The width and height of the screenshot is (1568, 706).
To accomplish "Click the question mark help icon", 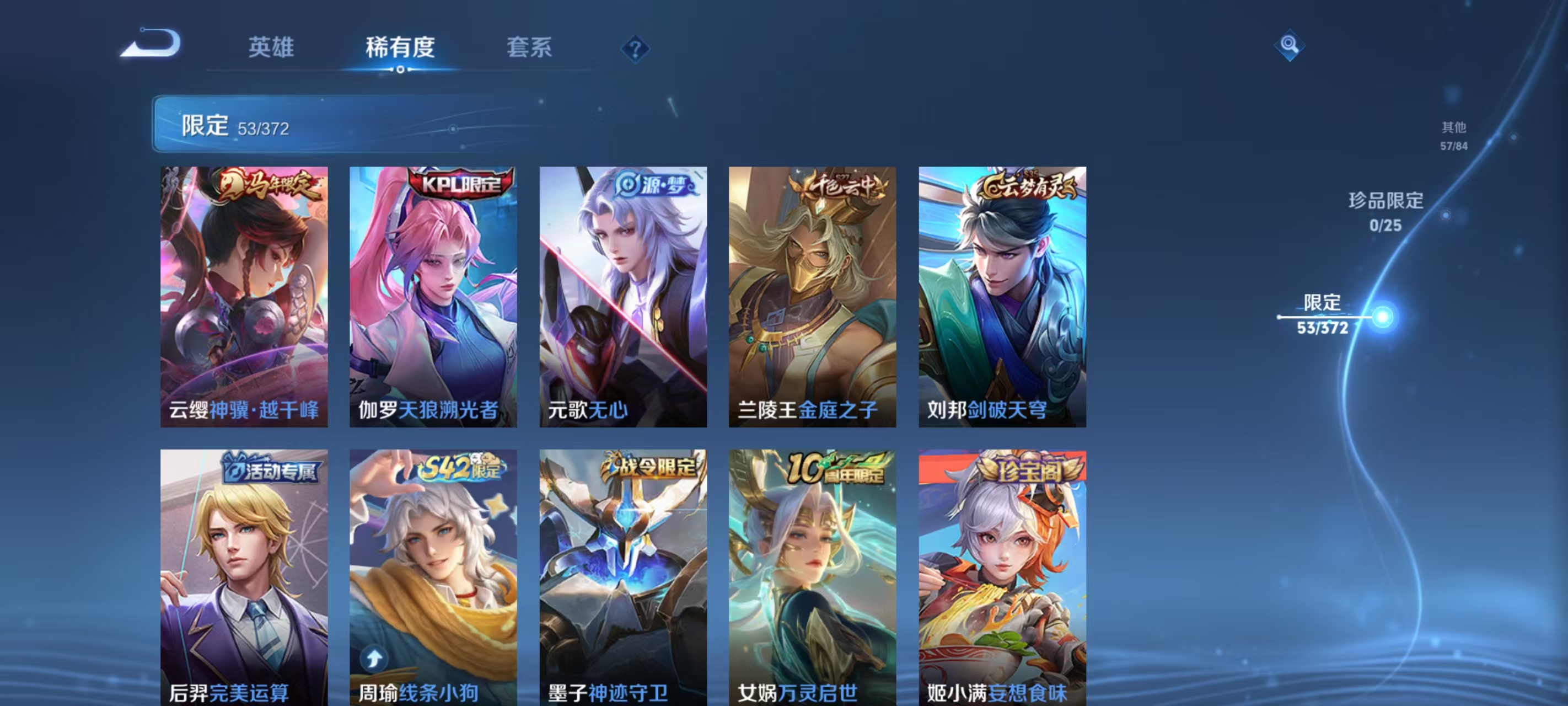I will click(x=636, y=51).
